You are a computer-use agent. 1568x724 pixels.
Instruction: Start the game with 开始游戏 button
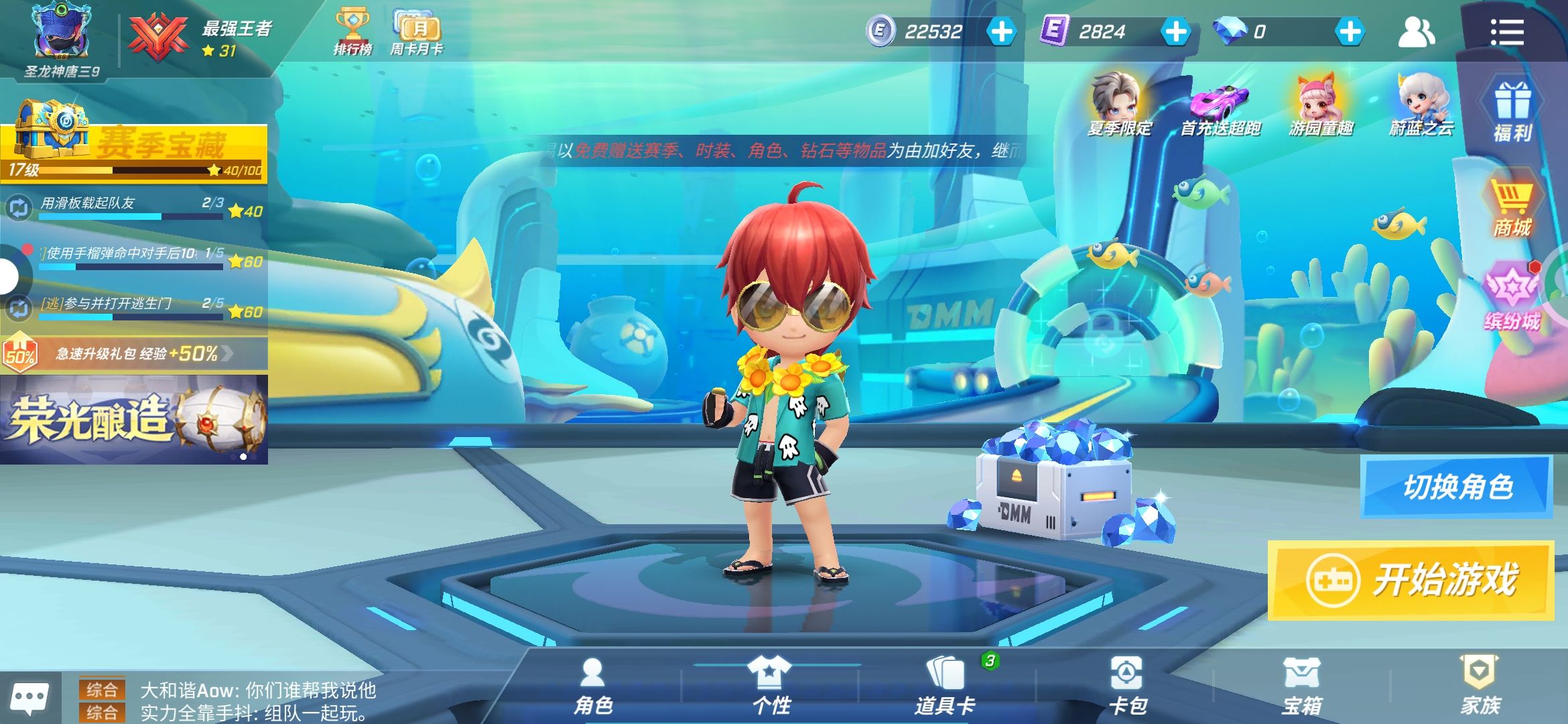1411,580
